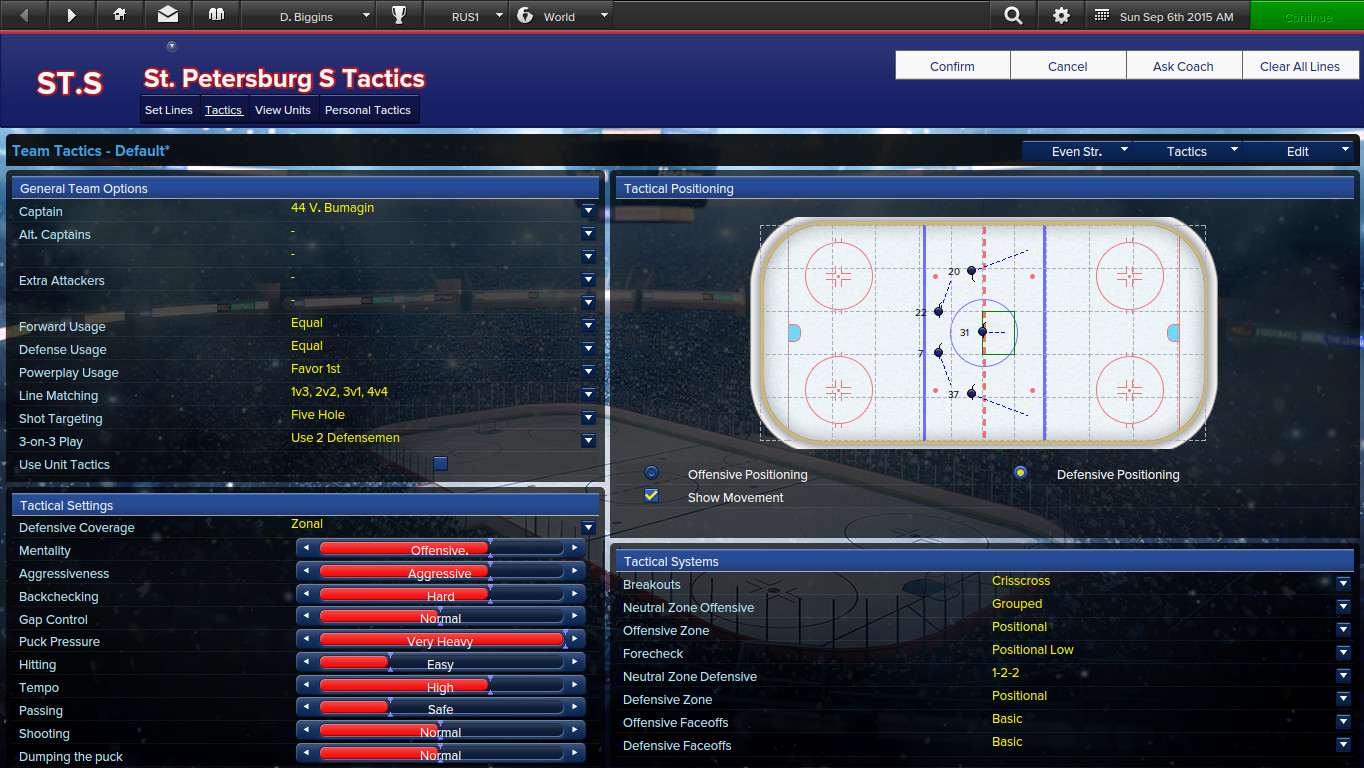Uncheck Show Movement
Screen dimensions: 1364x768
[651, 496]
